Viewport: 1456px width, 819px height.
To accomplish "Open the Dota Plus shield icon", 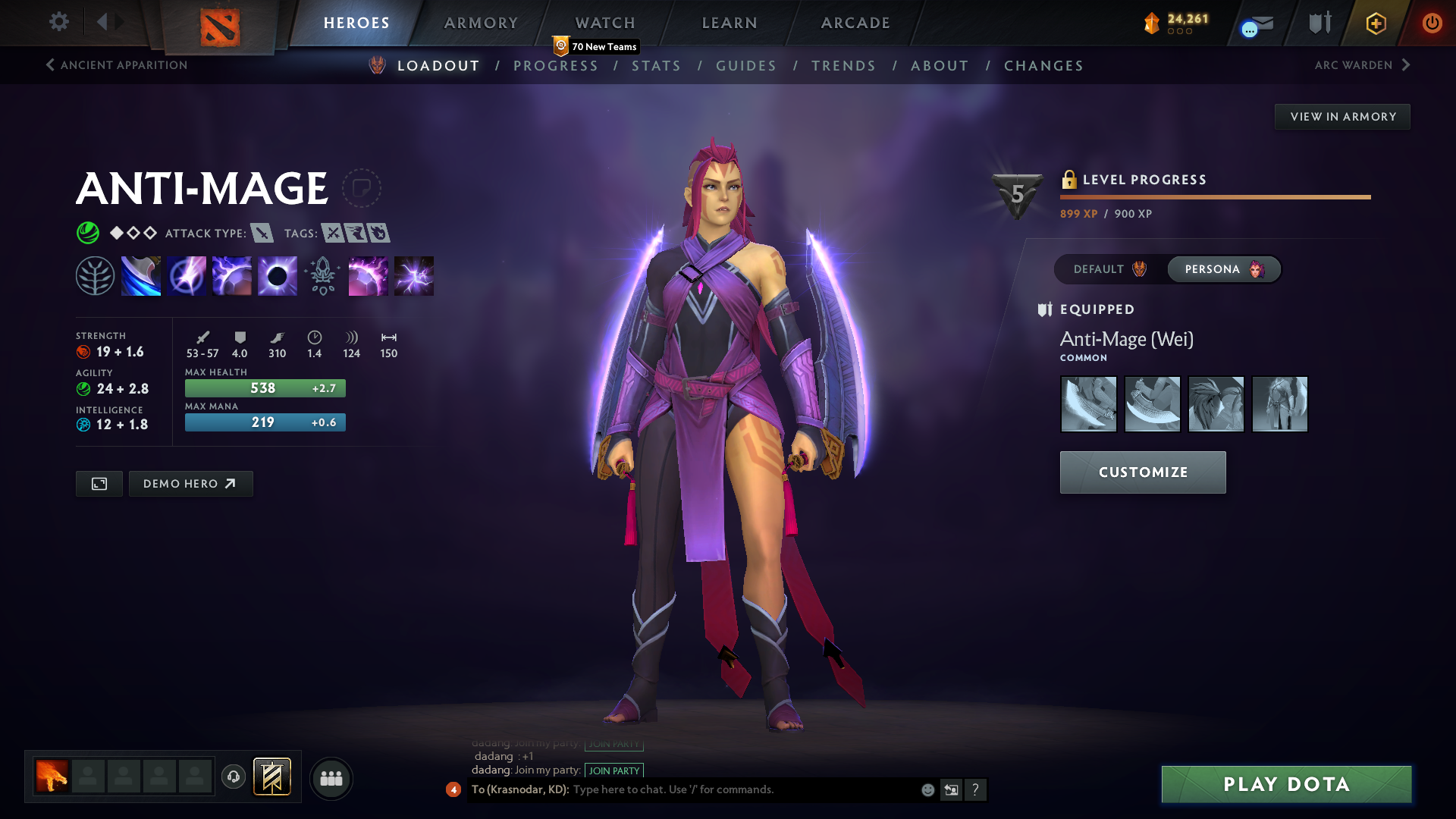I will pyautogui.click(x=1319, y=22).
